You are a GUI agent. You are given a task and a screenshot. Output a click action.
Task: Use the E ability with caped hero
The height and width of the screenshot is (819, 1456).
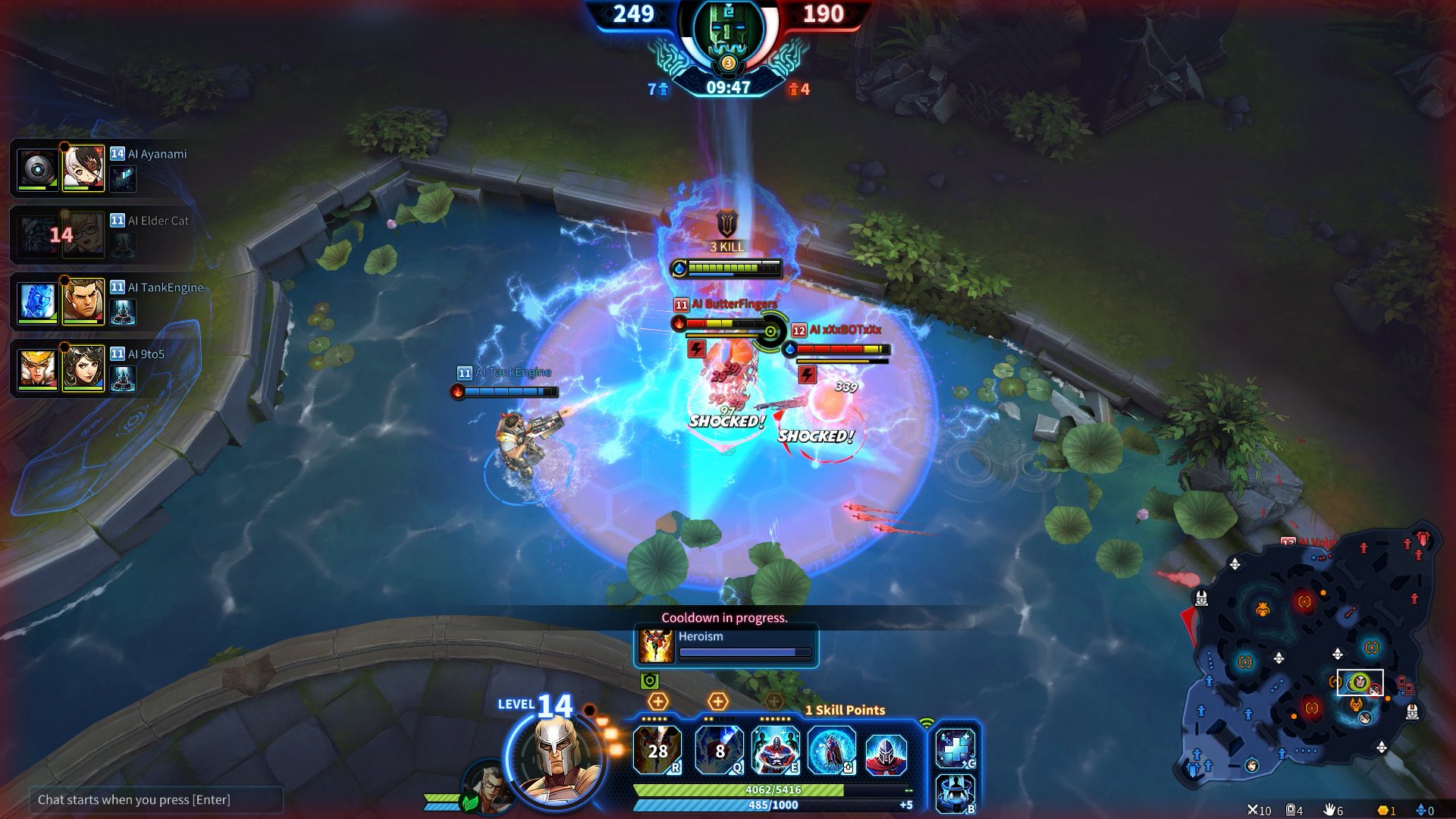[x=775, y=750]
